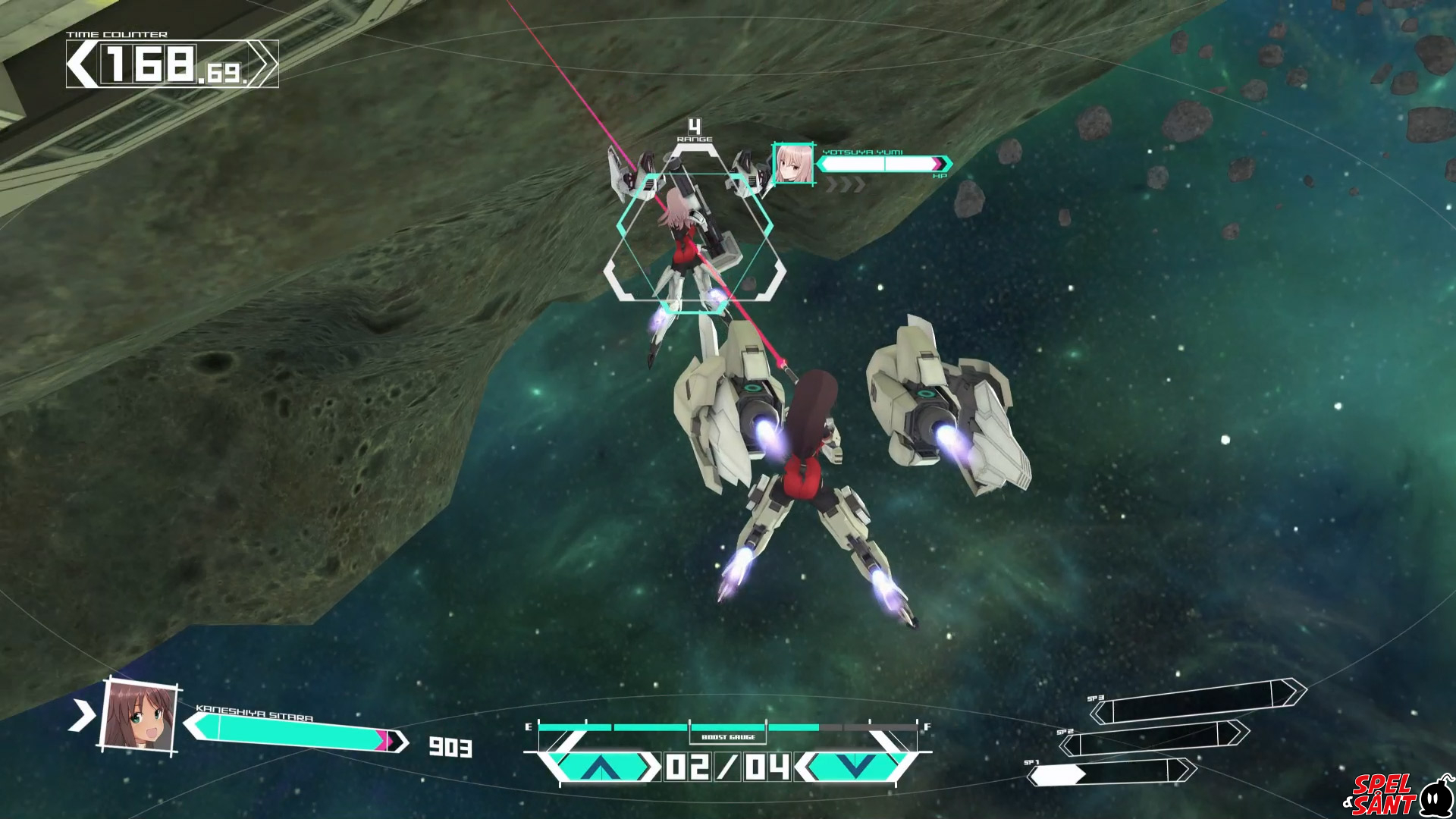
Task: Activate the SP 2 special slot
Action: pos(1153,737)
